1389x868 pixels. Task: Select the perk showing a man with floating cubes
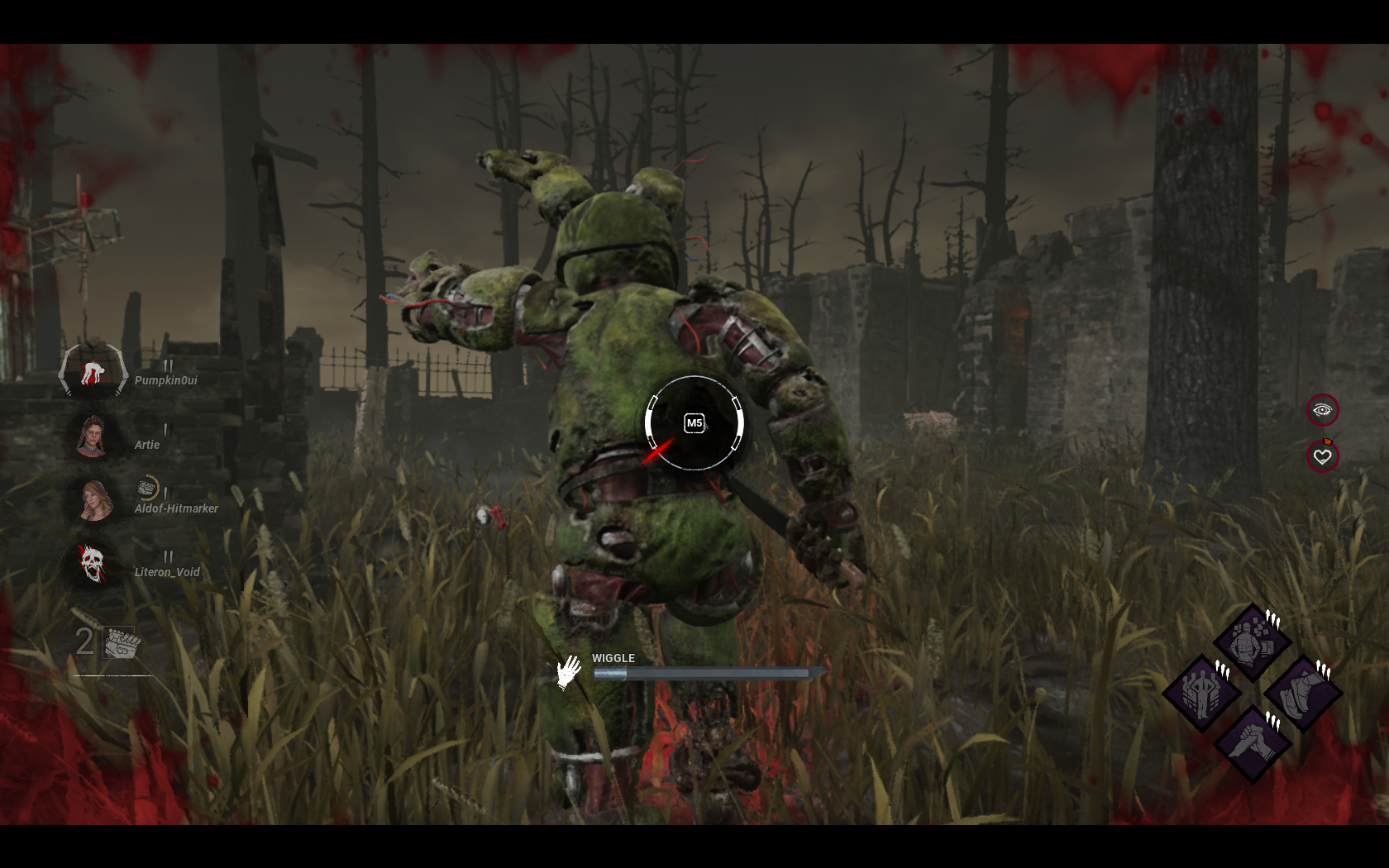[x=1252, y=642]
